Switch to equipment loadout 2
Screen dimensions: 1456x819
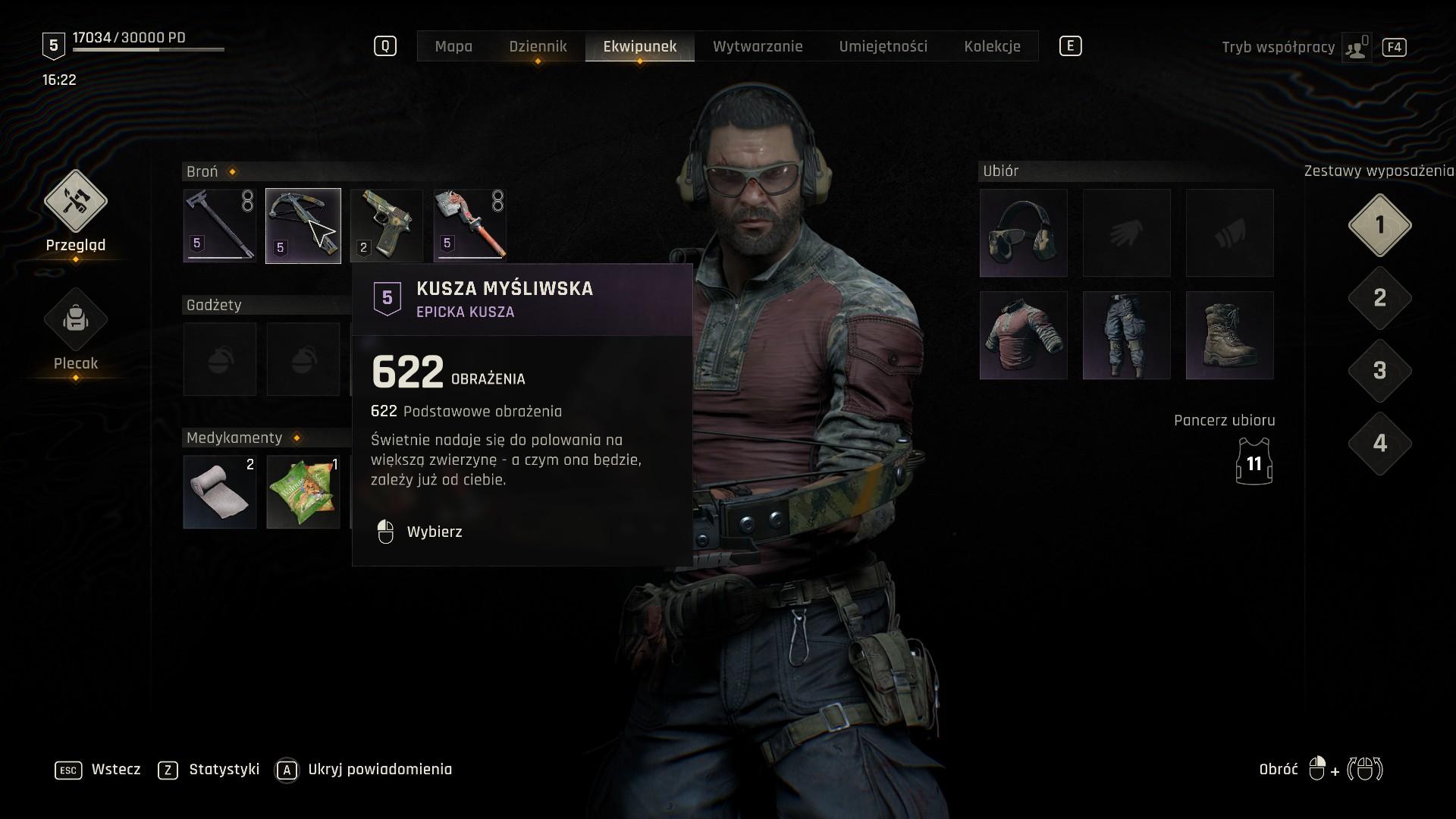coord(1379,298)
